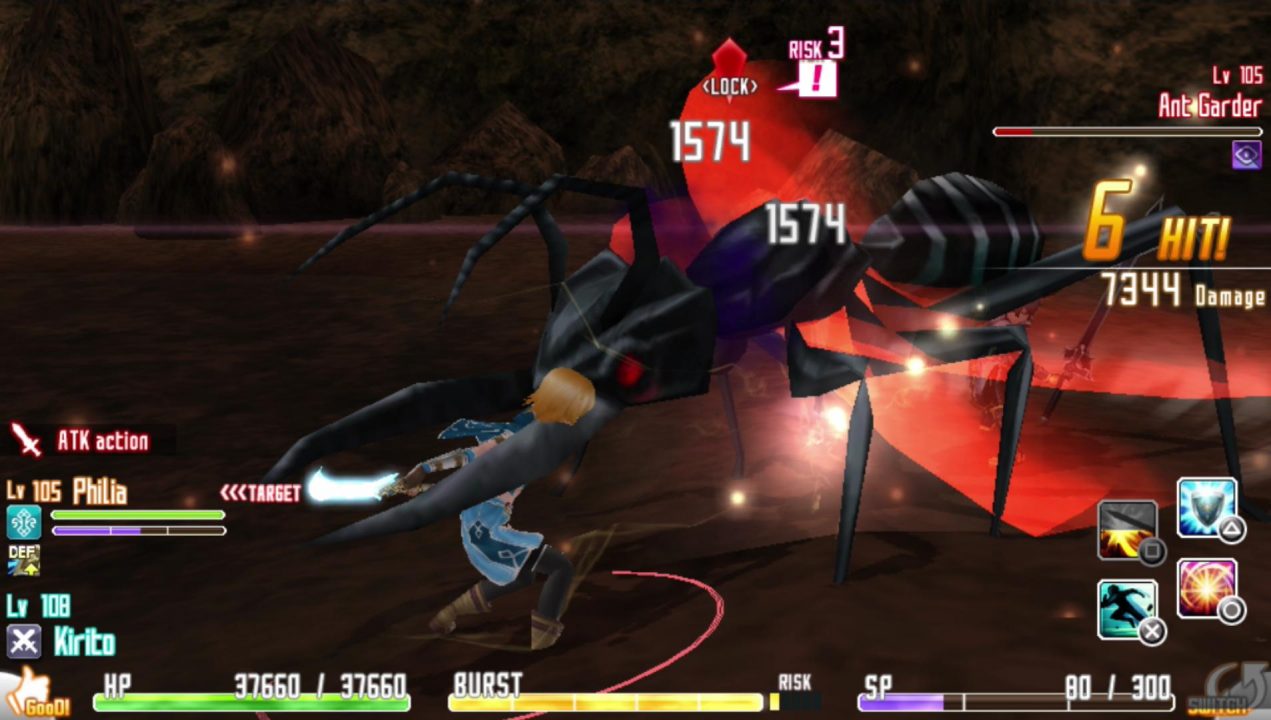
Task: Activate the pink starburst skill icon
Action: [x=1206, y=587]
